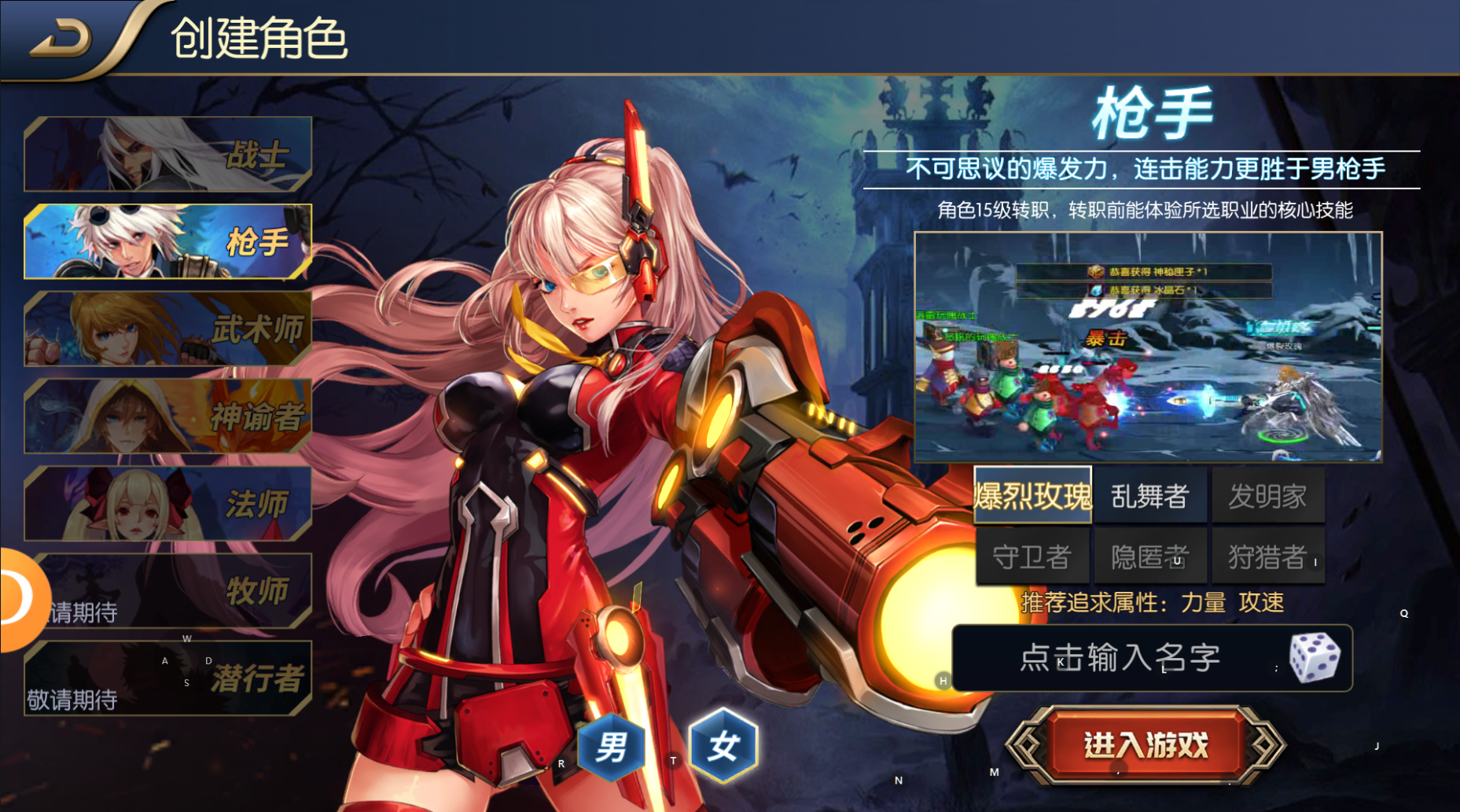Choose the 发明家 subclass
The width and height of the screenshot is (1460, 812).
coord(1267,495)
